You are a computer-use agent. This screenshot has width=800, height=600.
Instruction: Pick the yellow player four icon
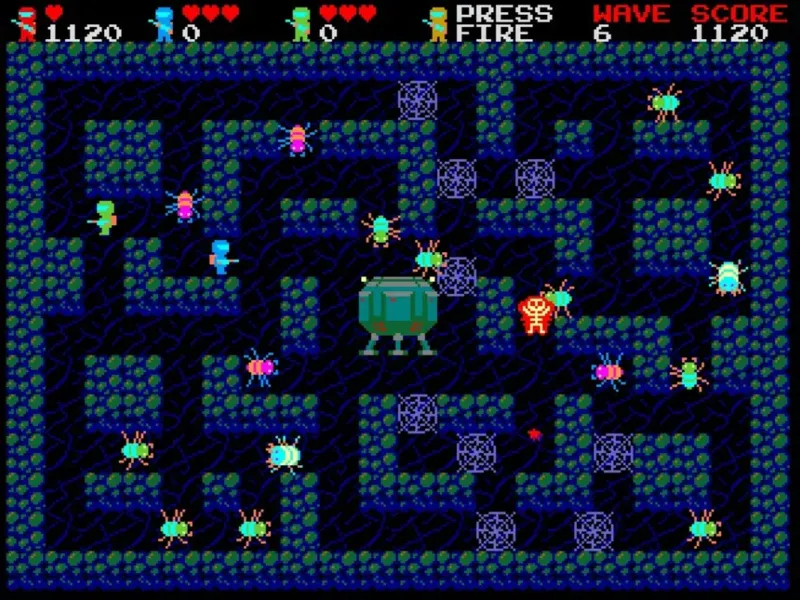(x=437, y=23)
